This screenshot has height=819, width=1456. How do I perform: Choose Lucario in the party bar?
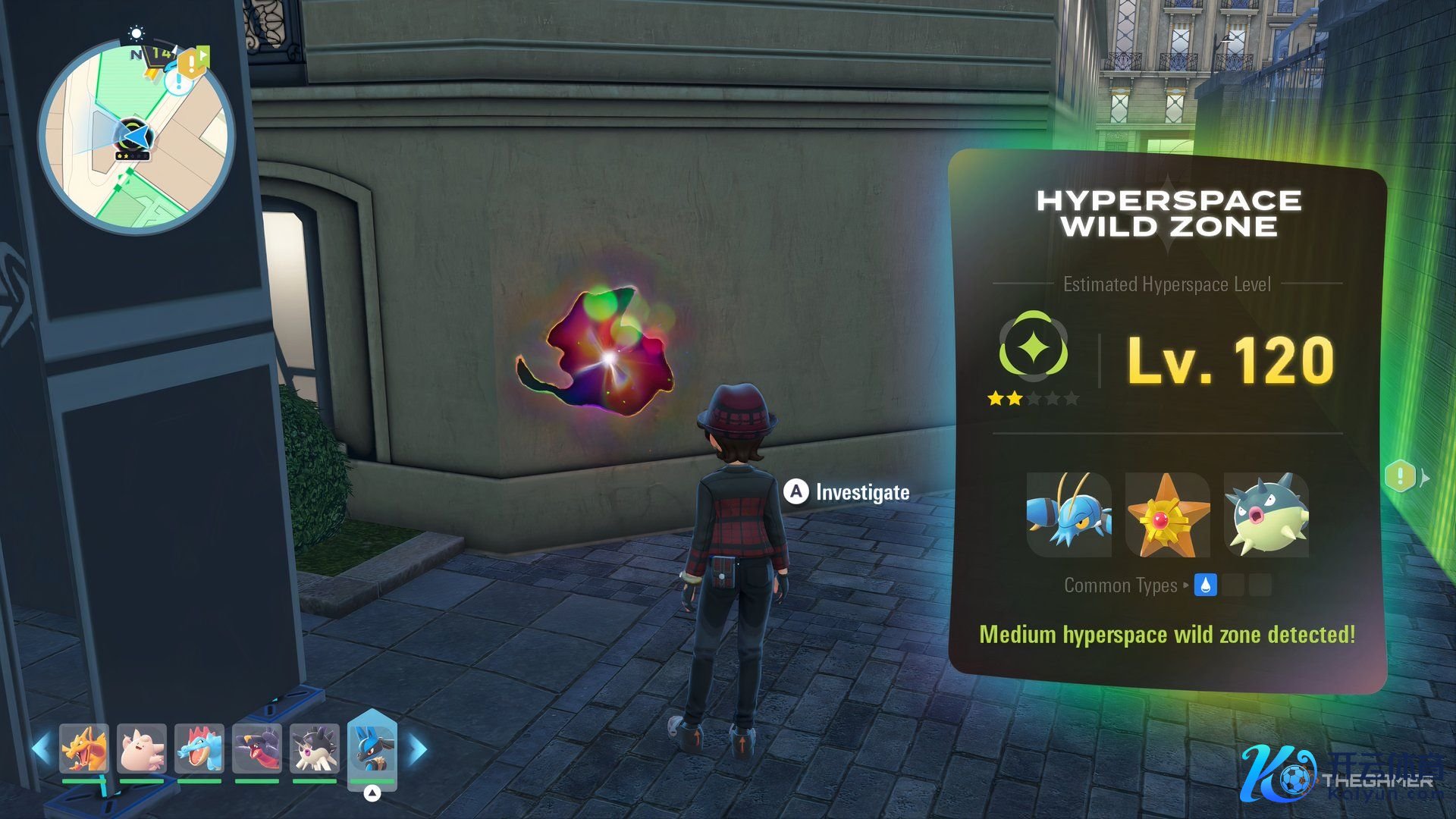click(372, 748)
